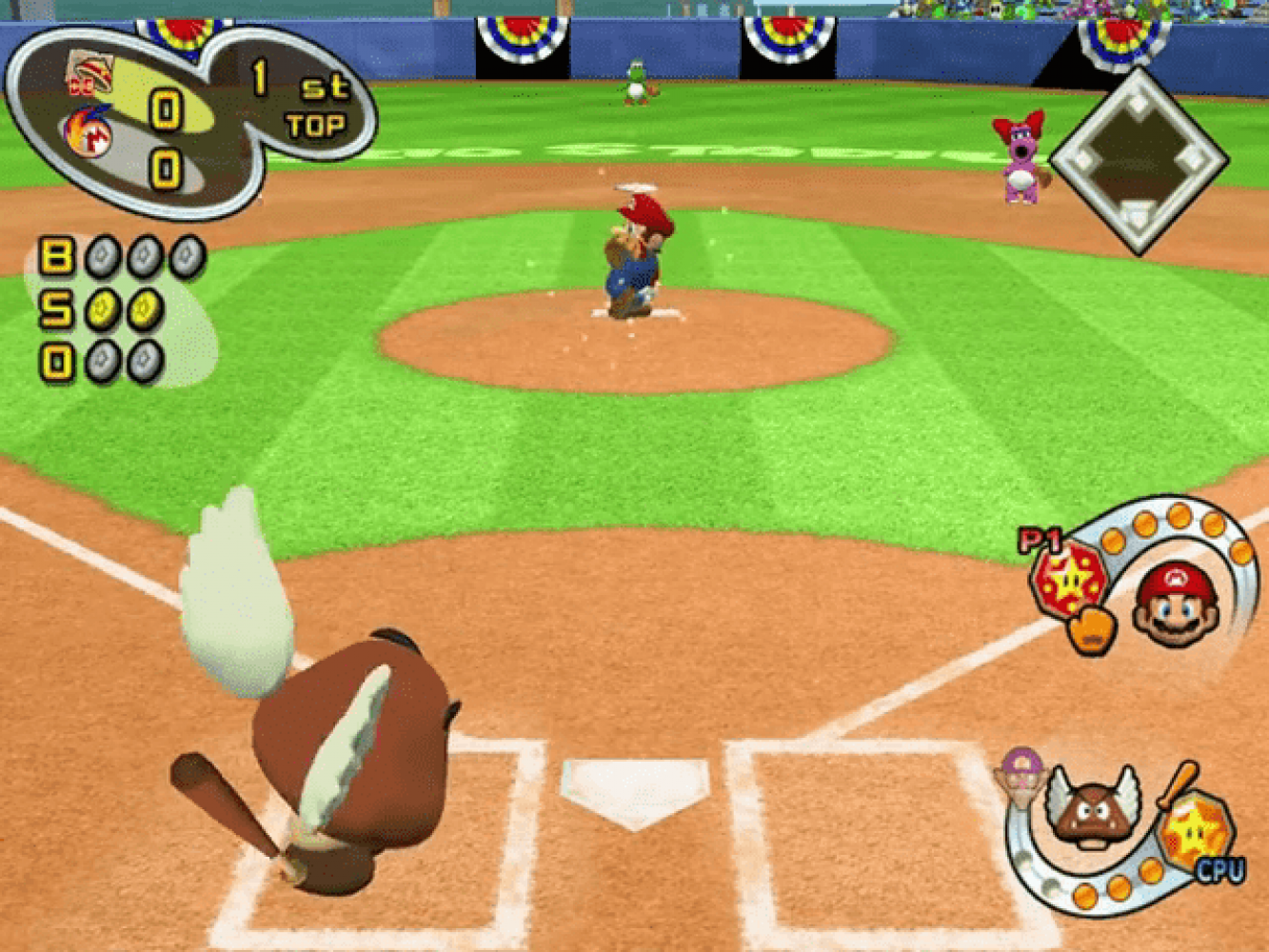Click the striped hat team emblem
The image size is (1269, 952).
tap(89, 73)
